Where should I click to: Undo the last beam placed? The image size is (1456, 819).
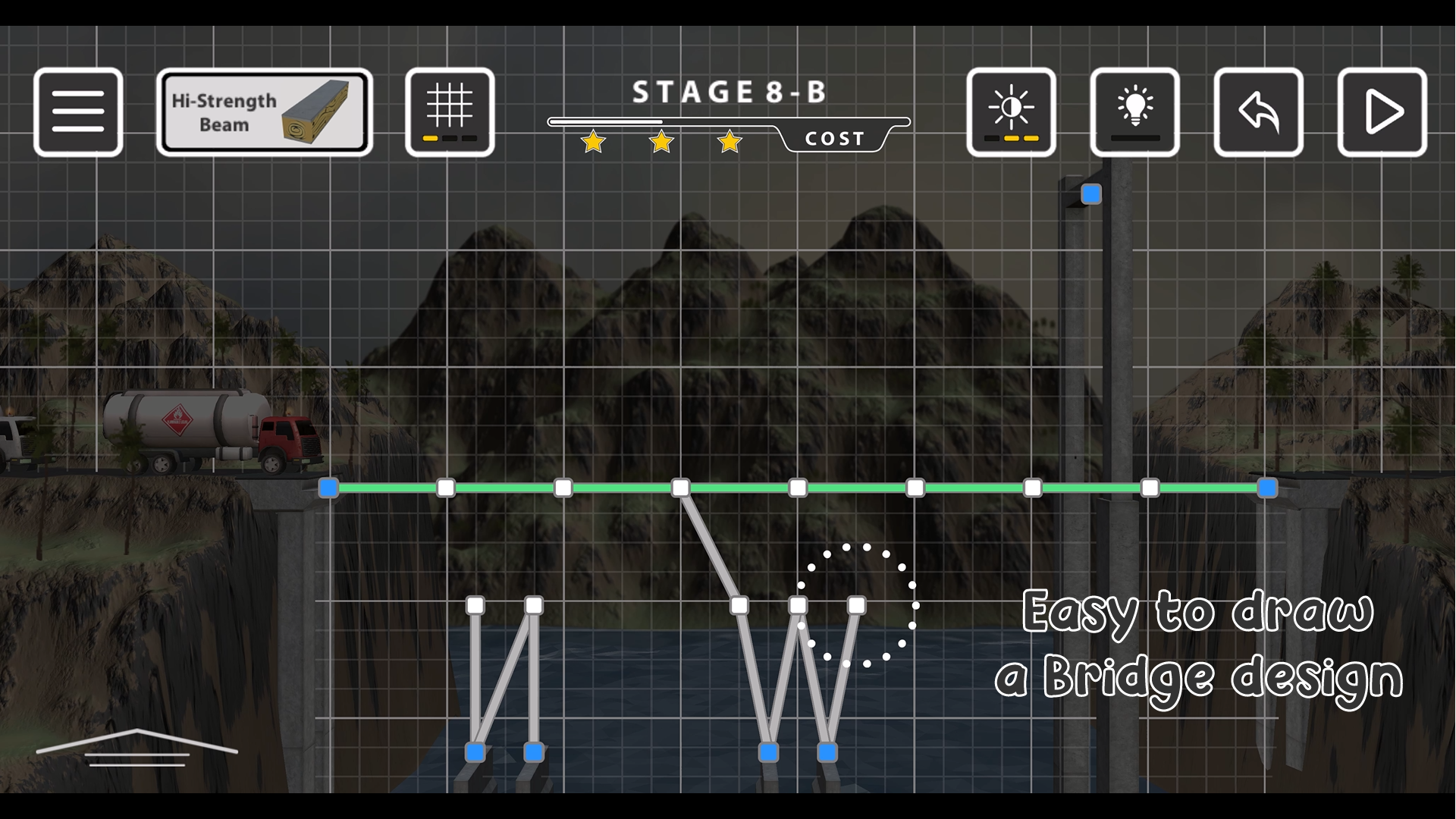(1258, 111)
